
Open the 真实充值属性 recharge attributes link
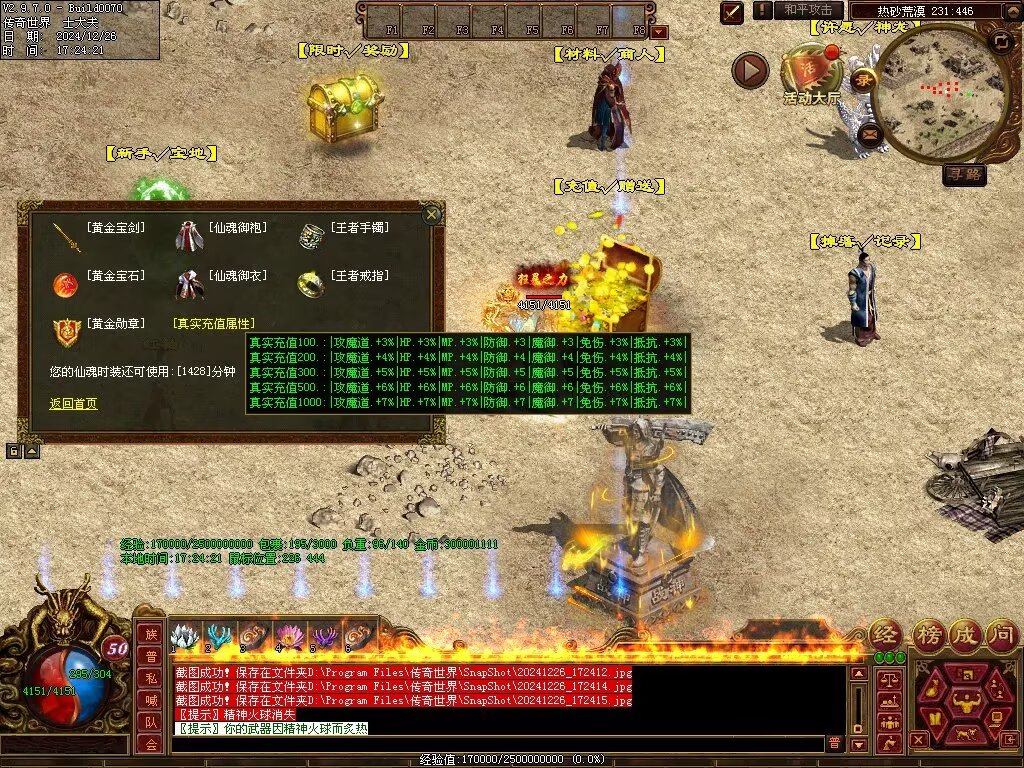(x=214, y=324)
